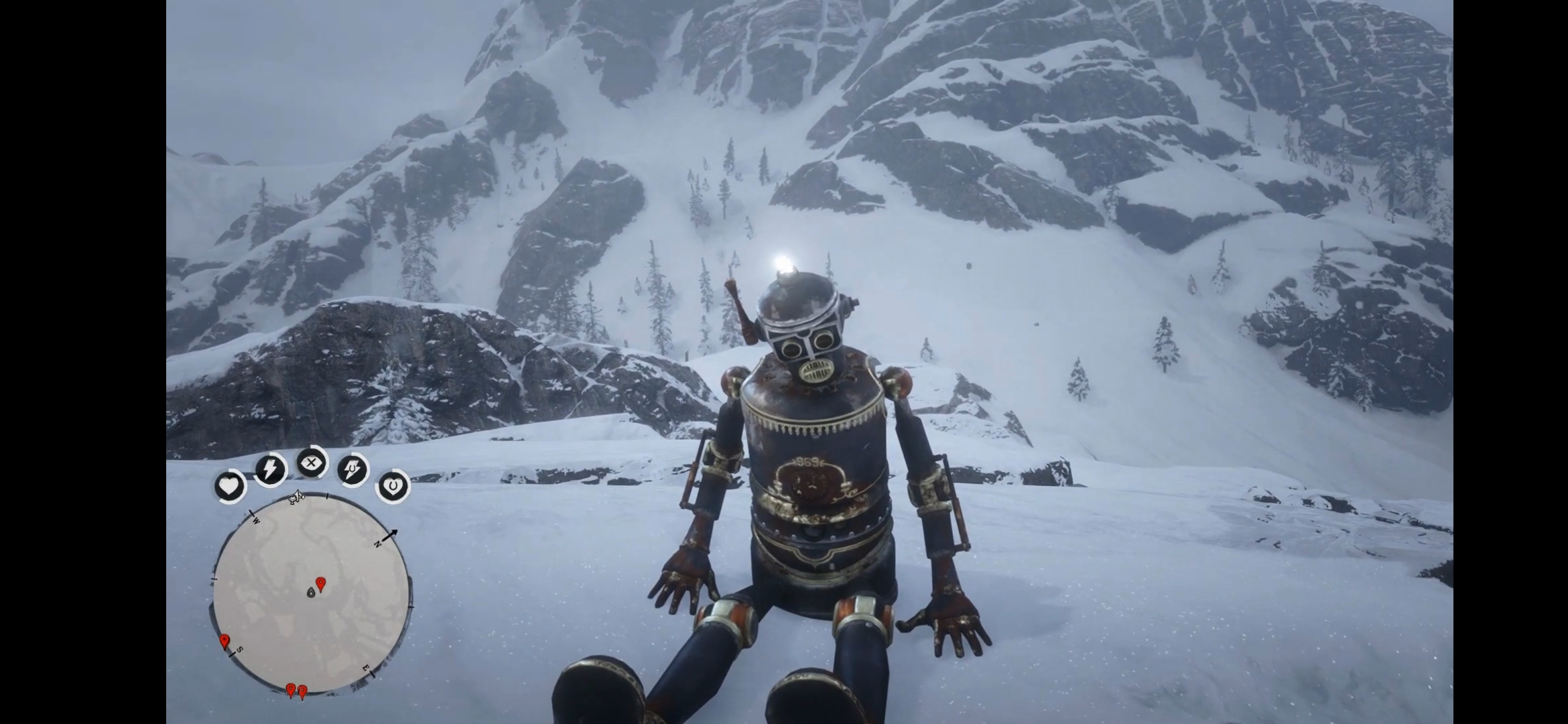Select the stamina core lightning bolt icon
Viewport: 1568px width, 724px height.
(270, 469)
